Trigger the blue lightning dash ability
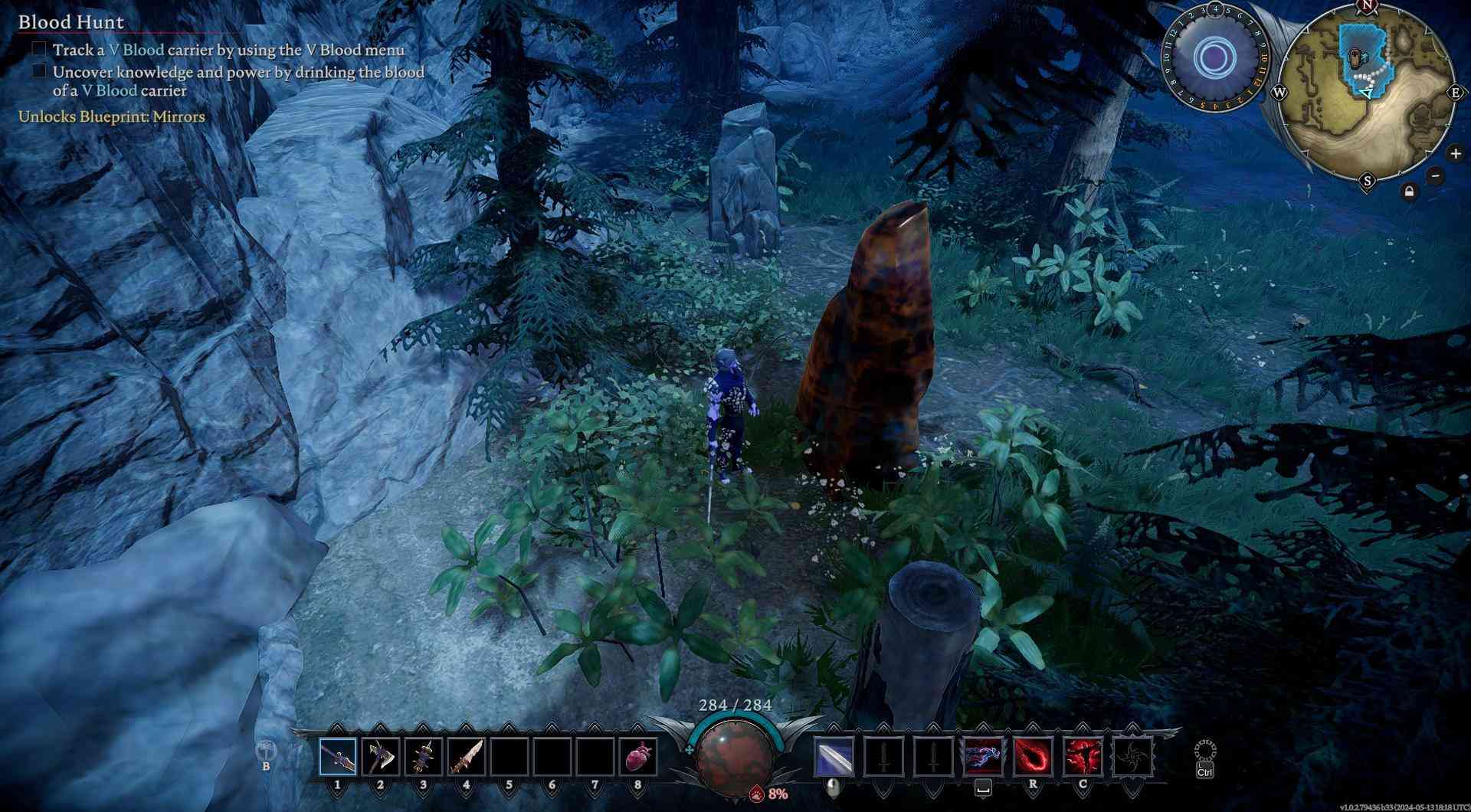Viewport: 1471px width, 812px height. click(x=984, y=757)
